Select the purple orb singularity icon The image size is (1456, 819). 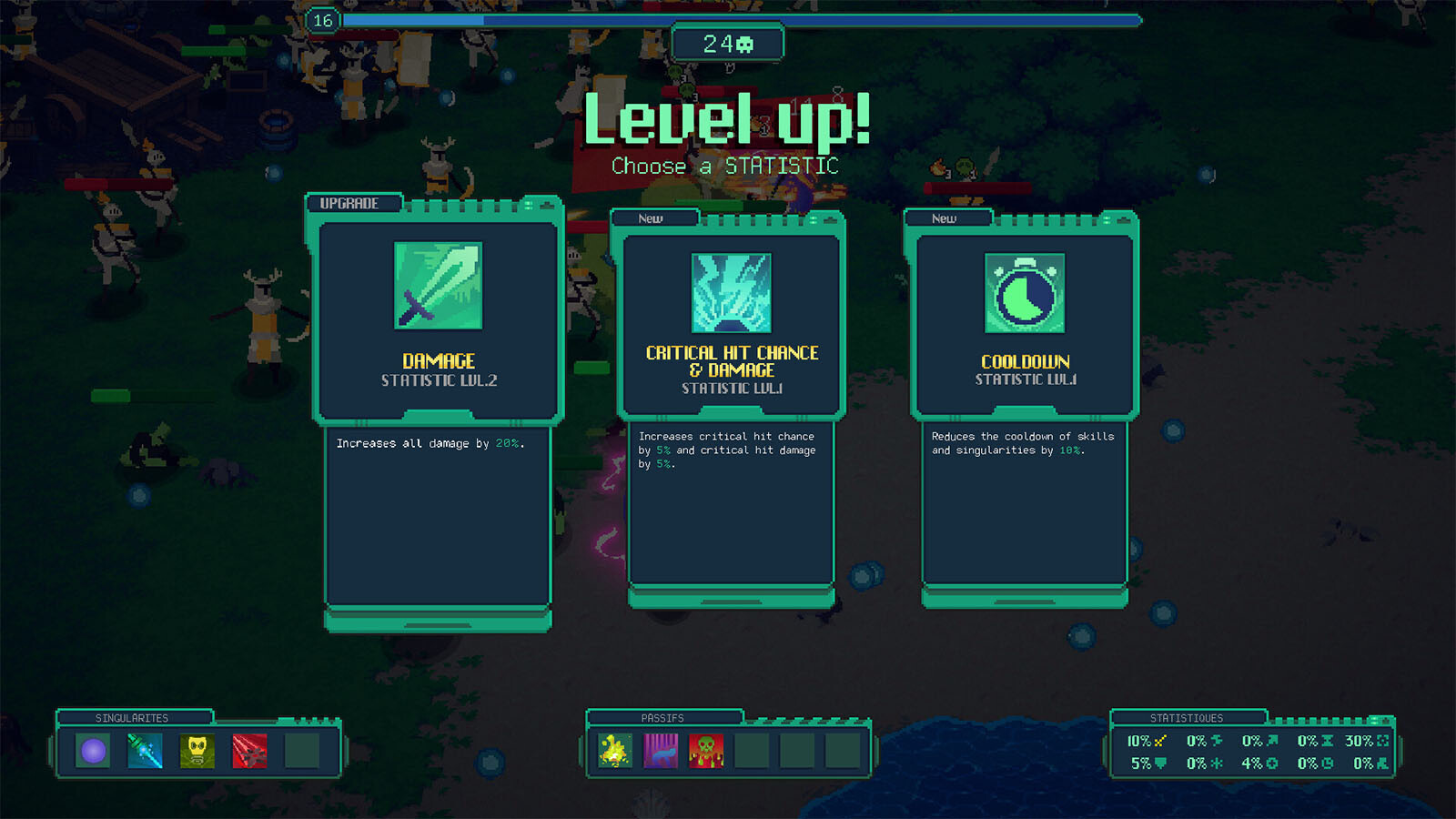(x=92, y=752)
